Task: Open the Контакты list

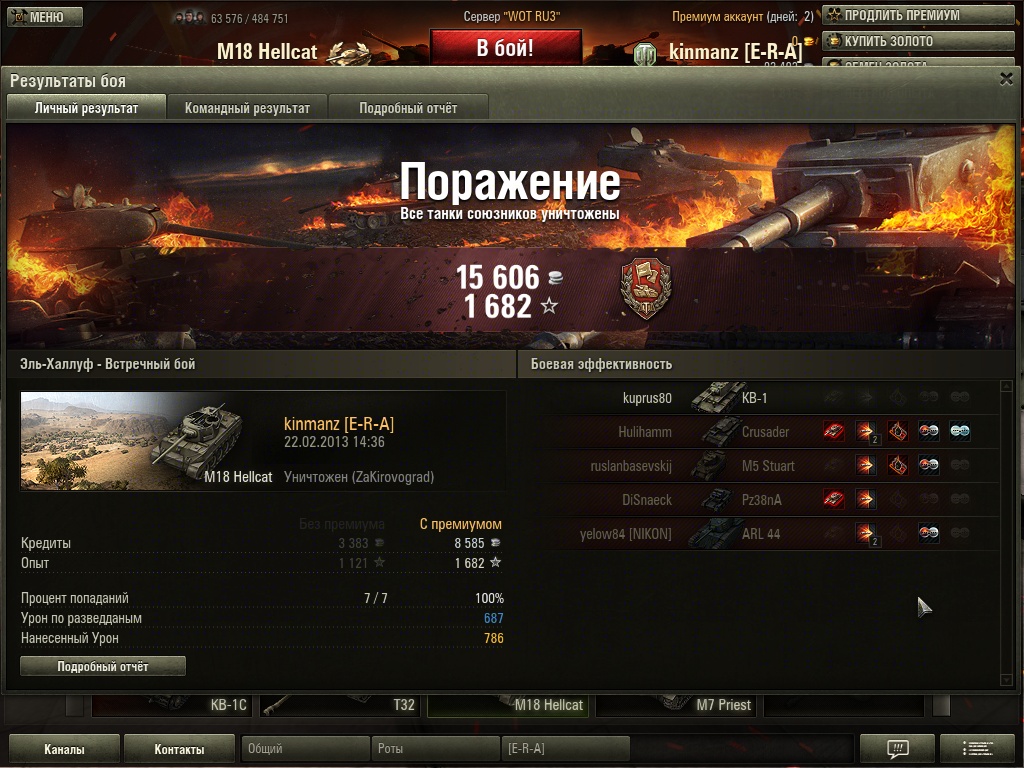Action: [x=180, y=749]
